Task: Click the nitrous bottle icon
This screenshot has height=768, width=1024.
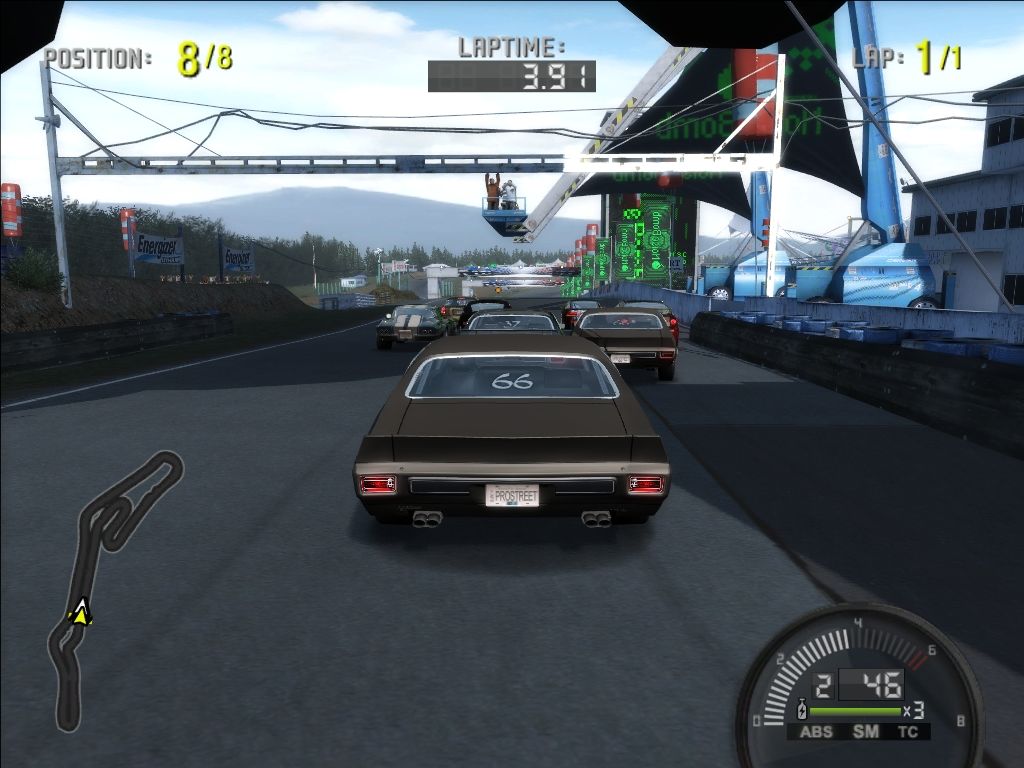Action: point(800,711)
